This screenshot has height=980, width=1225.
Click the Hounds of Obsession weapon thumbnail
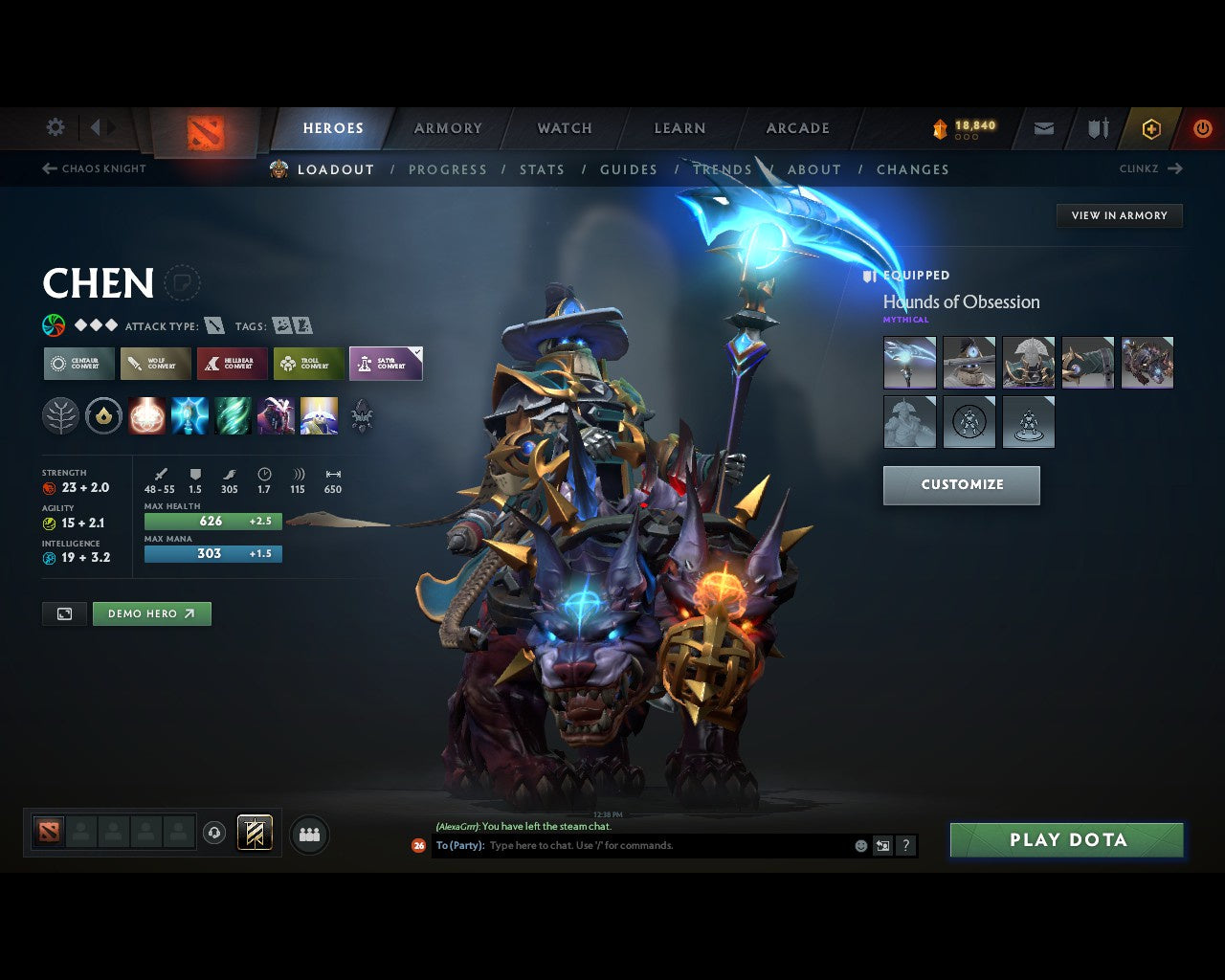(908, 362)
